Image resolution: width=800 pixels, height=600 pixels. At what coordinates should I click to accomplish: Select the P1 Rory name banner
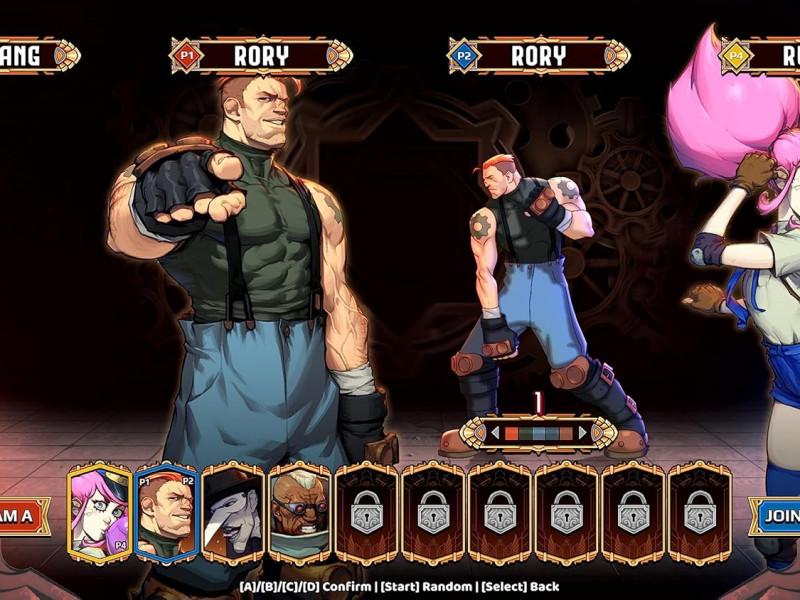261,56
